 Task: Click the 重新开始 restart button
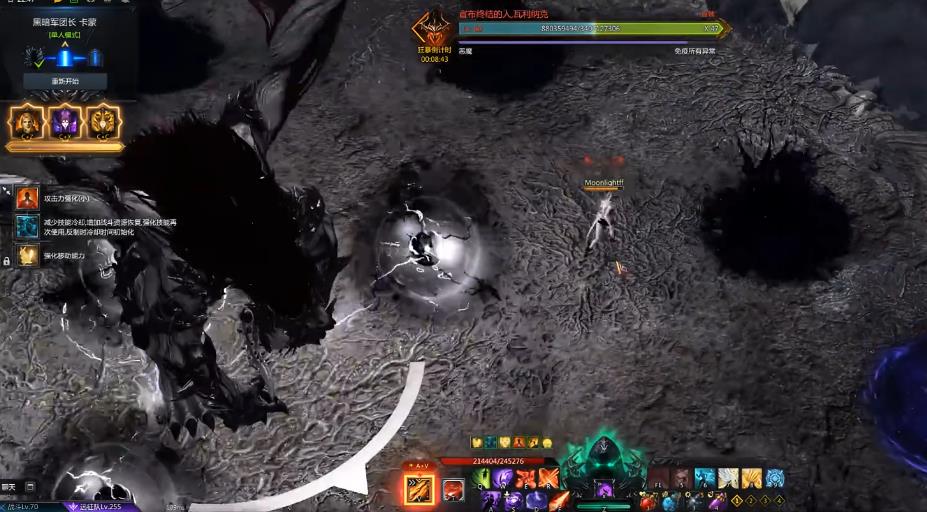pos(65,81)
